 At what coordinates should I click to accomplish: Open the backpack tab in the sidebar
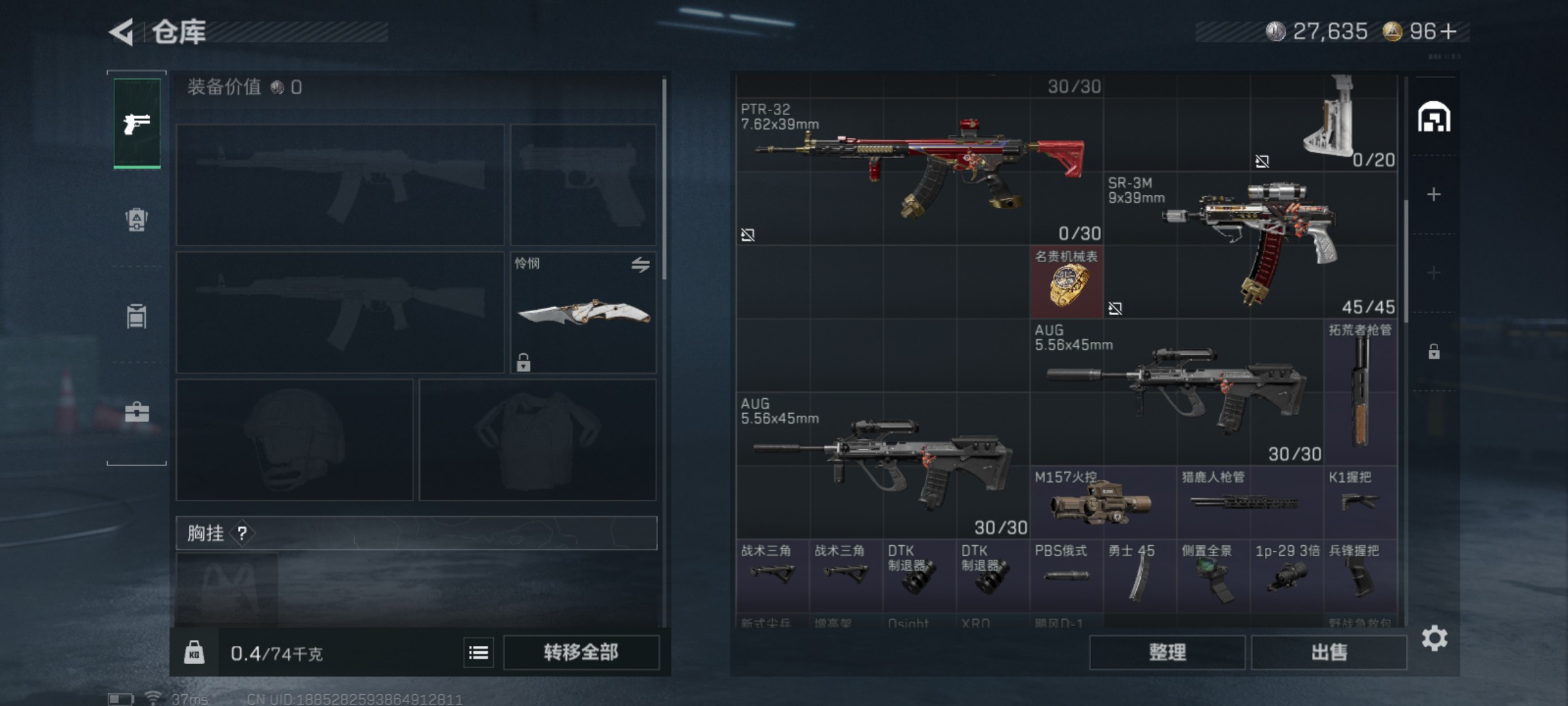(x=137, y=220)
